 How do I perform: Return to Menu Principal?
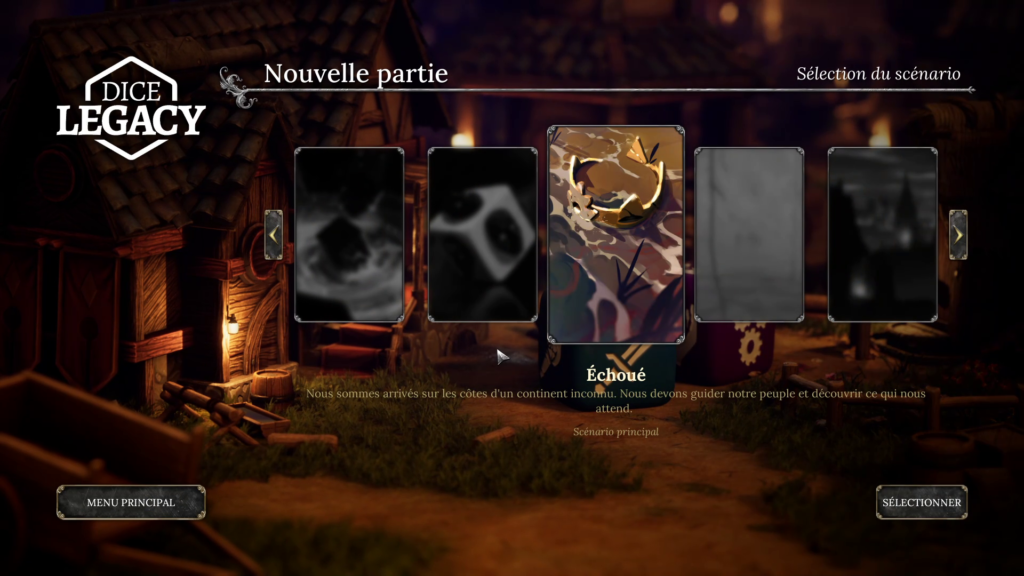click(x=131, y=502)
